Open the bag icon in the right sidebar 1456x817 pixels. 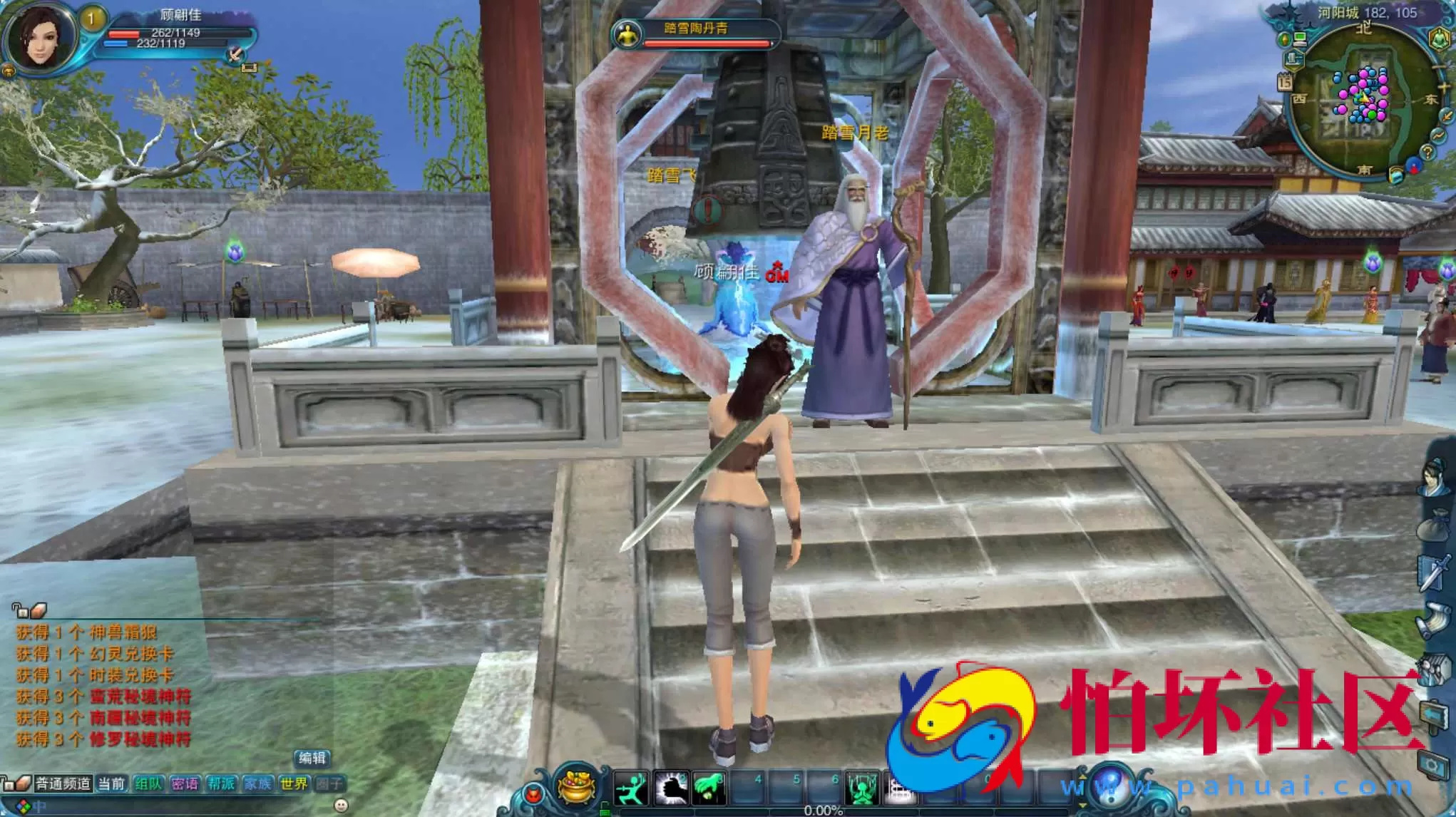(1434, 523)
